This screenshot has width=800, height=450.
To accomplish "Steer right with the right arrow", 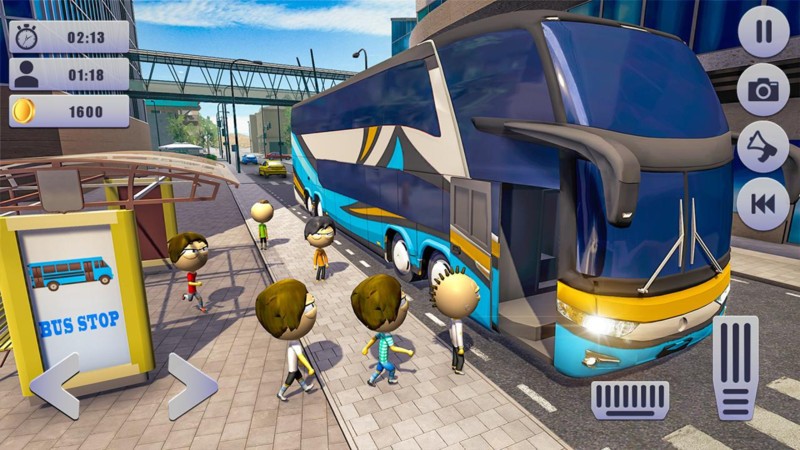I will [192, 385].
